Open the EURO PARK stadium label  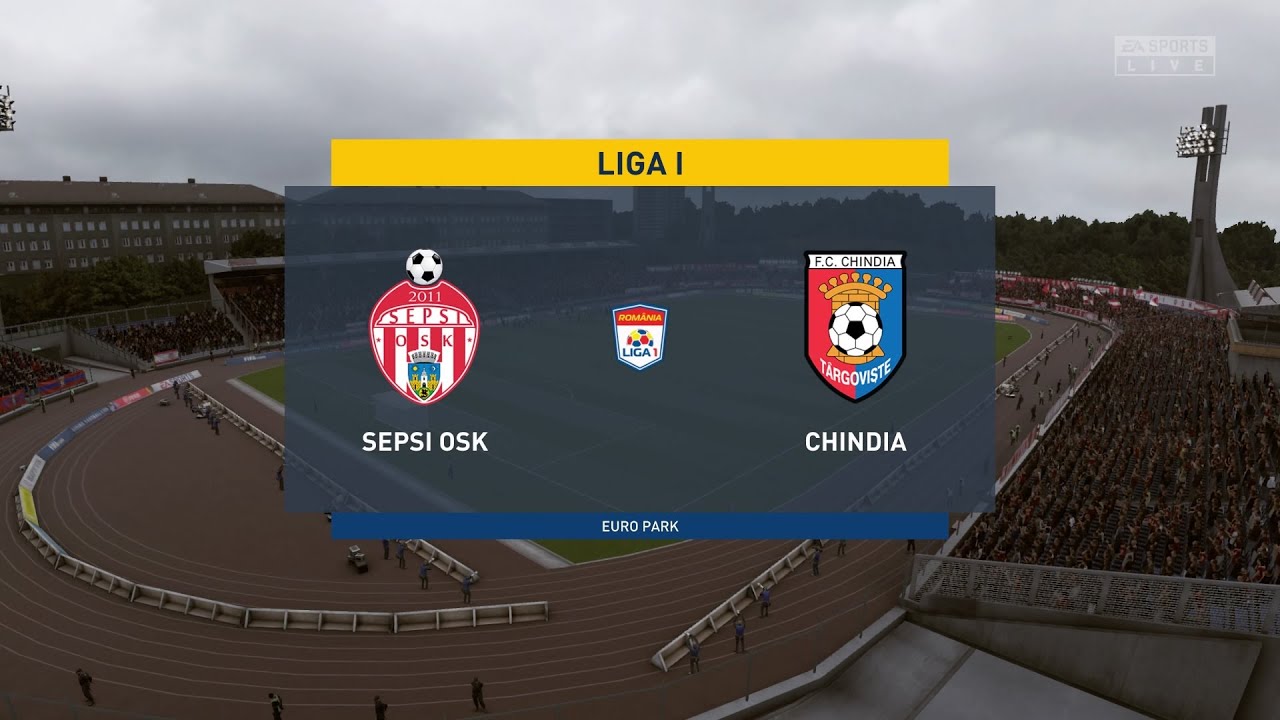640,521
